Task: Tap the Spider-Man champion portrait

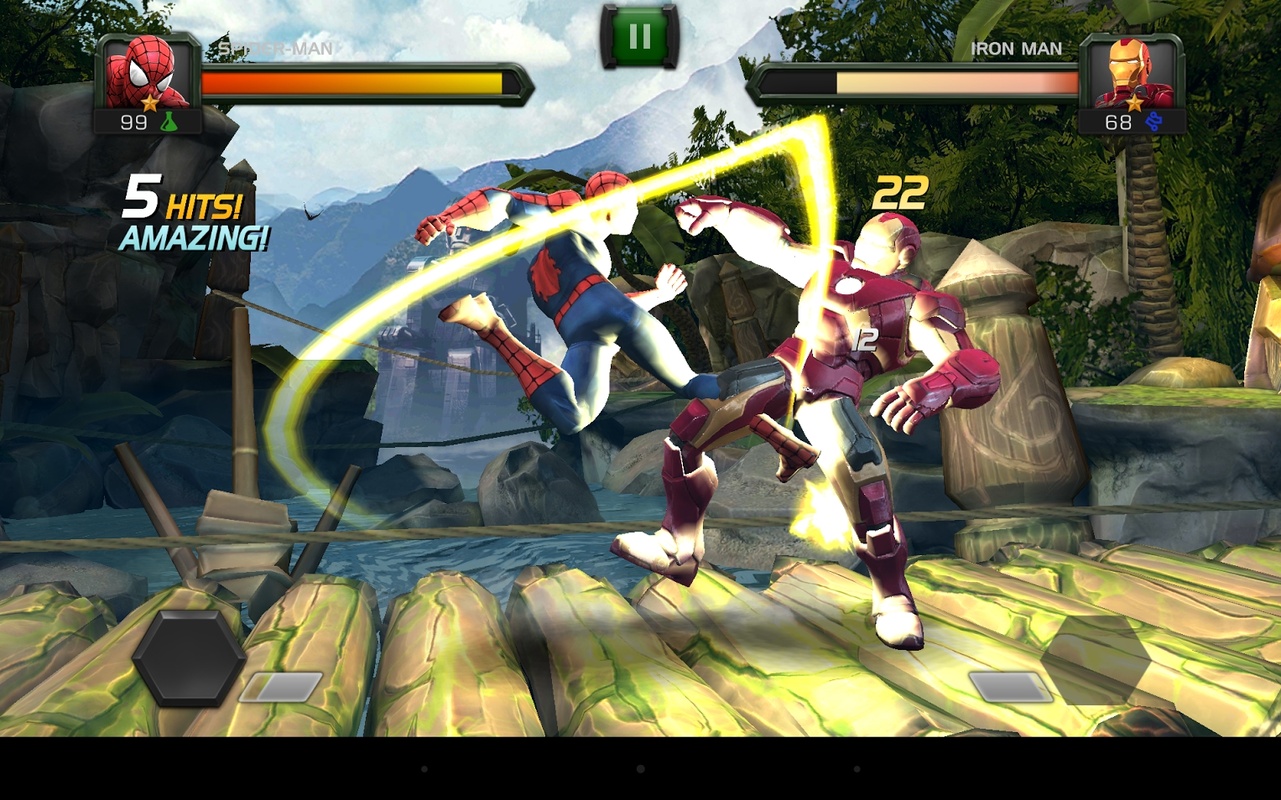Action: [x=147, y=72]
